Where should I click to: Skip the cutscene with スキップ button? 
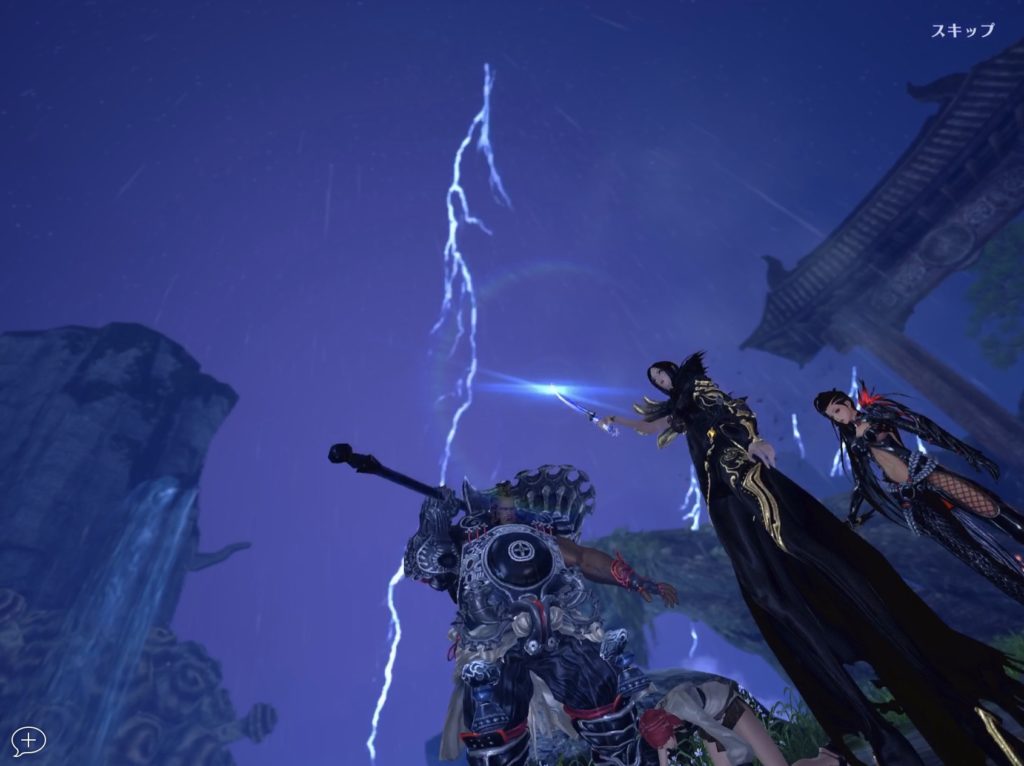pos(962,30)
